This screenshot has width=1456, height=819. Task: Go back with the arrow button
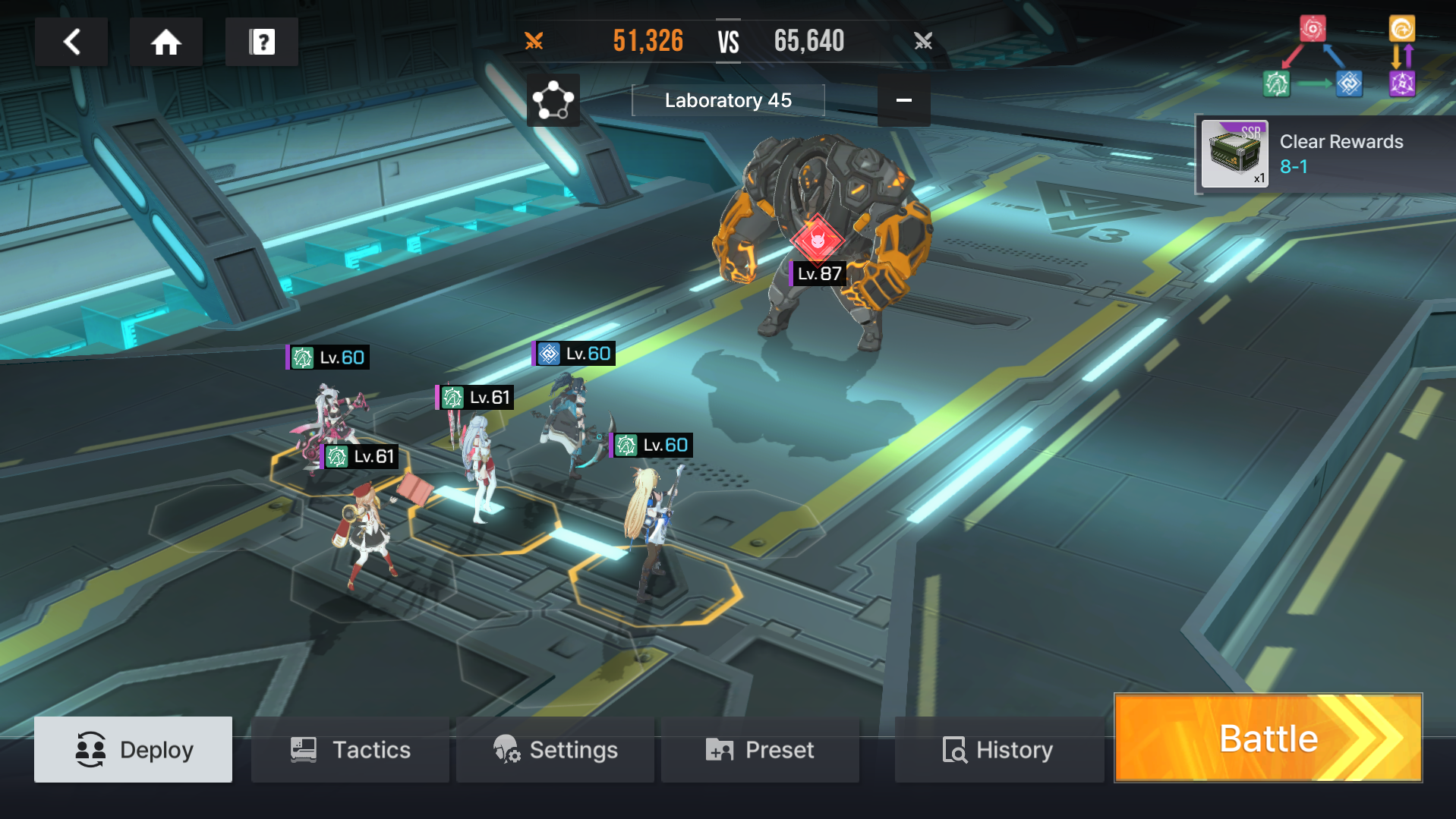pos(71,42)
